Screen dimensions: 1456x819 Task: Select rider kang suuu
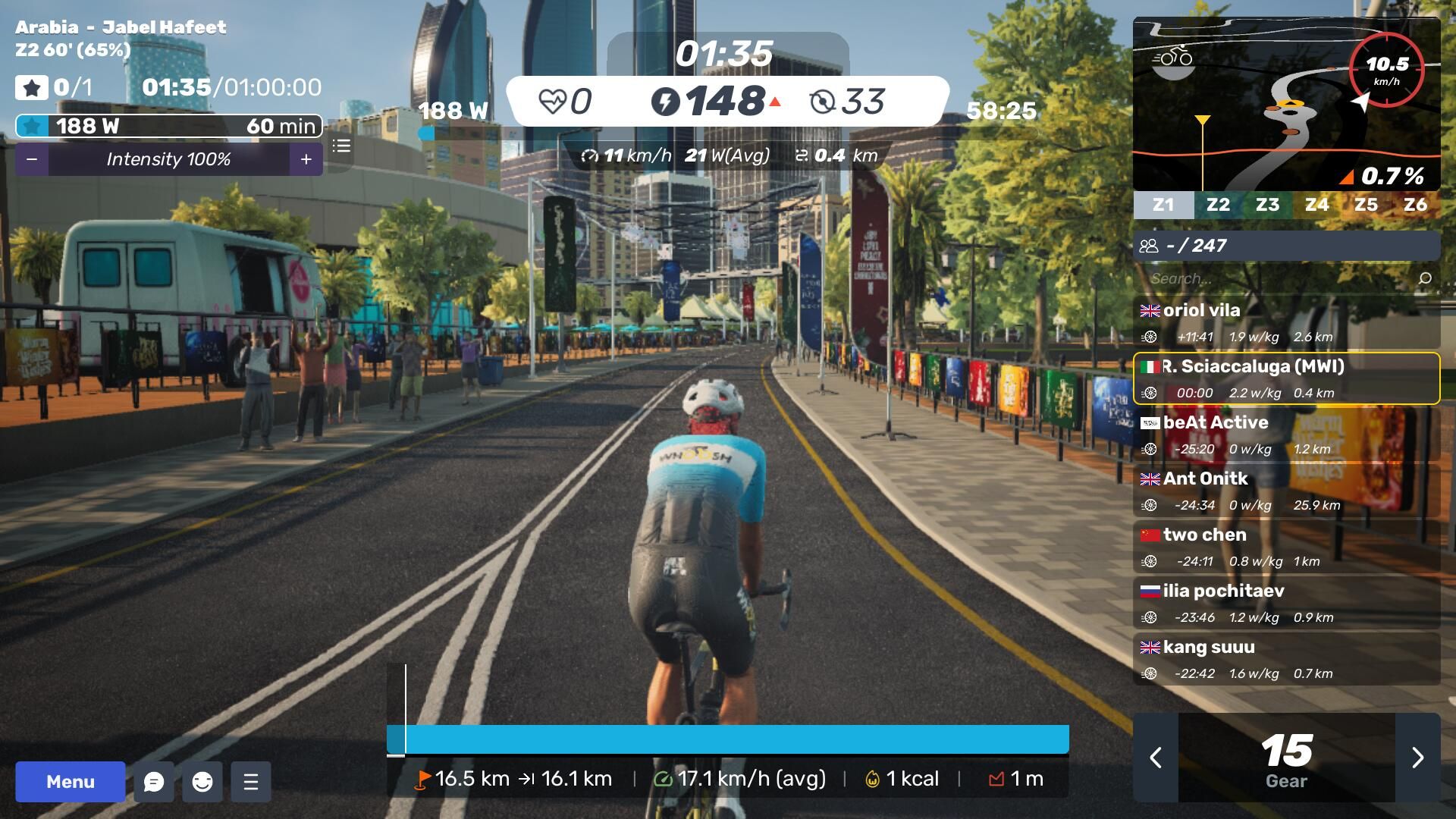[1286, 659]
